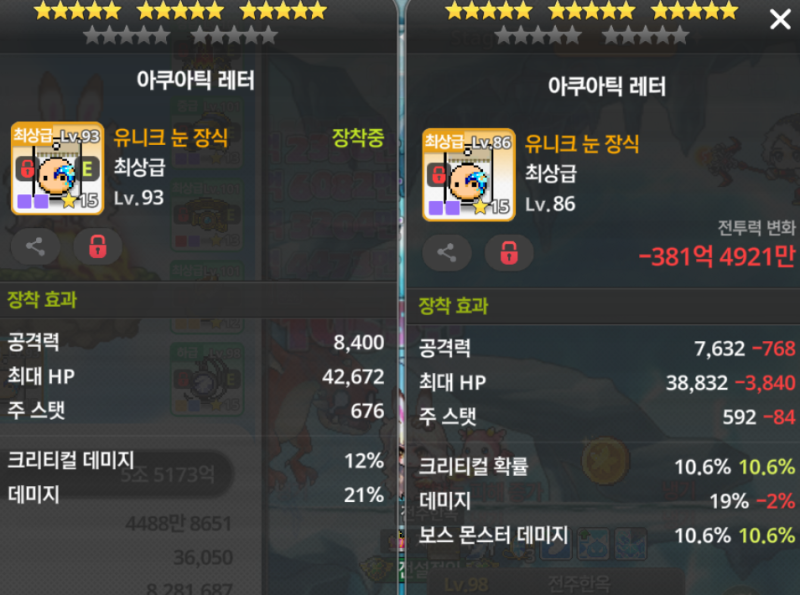
Task: Select the Lv.93 equipped item icon
Action: (x=57, y=170)
